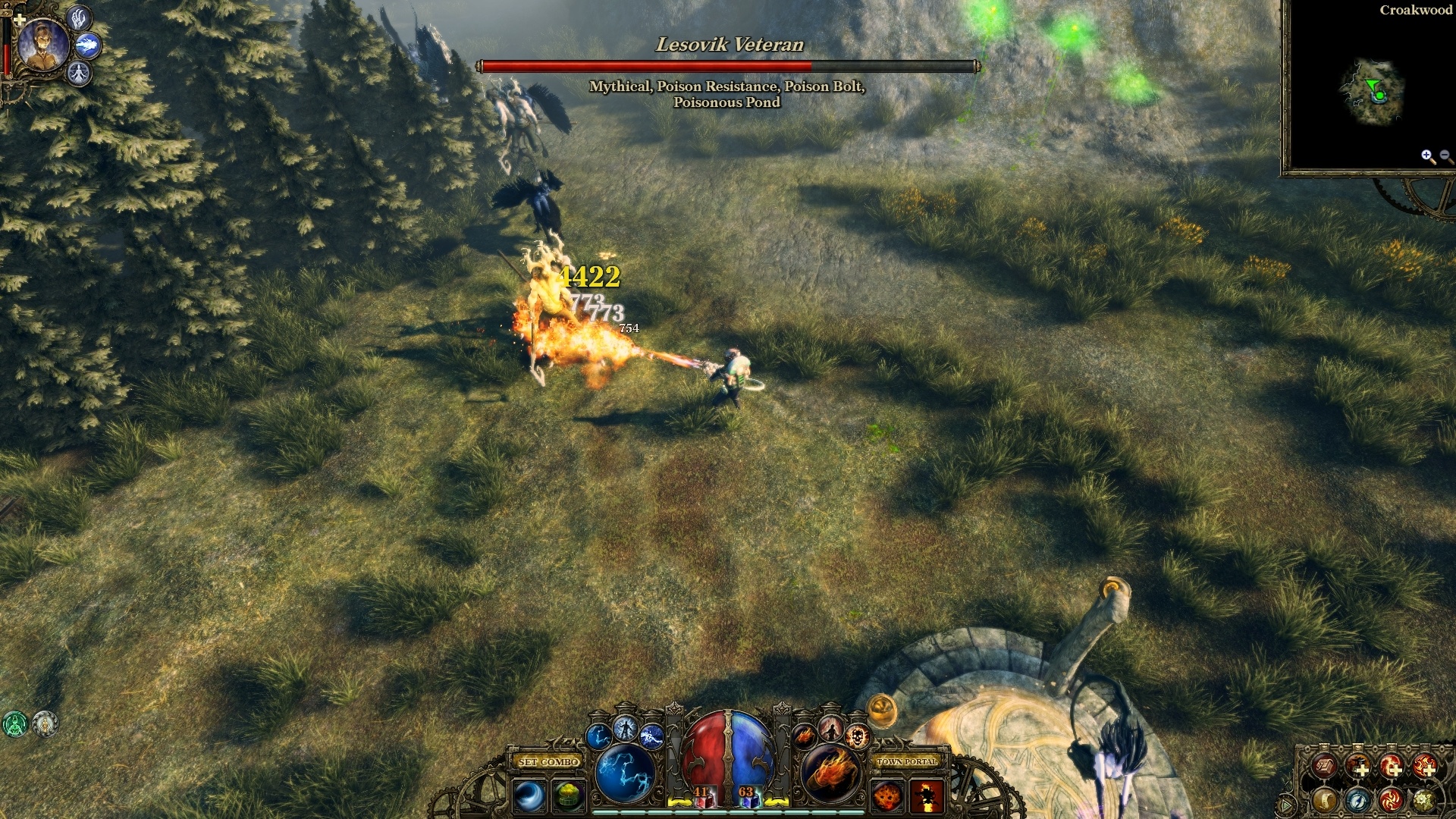Image resolution: width=1456 pixels, height=819 pixels.
Task: Use the Town Portal button
Action: click(x=907, y=761)
